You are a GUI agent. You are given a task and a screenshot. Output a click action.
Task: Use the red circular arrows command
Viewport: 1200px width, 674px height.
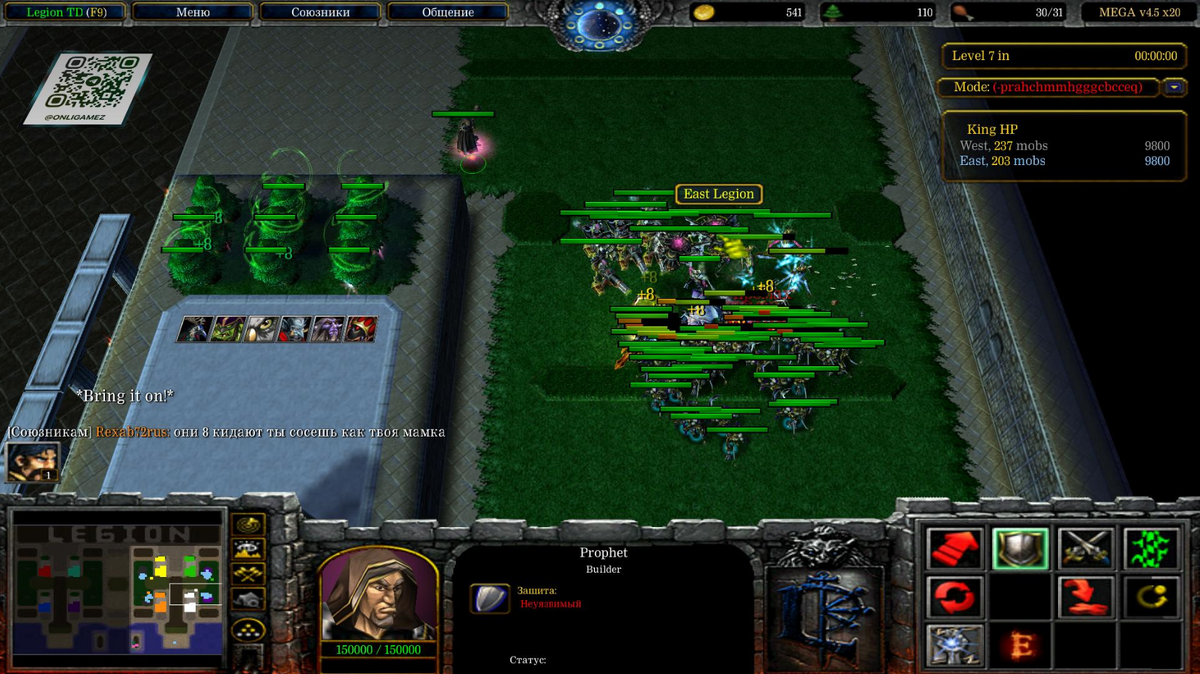[955, 597]
